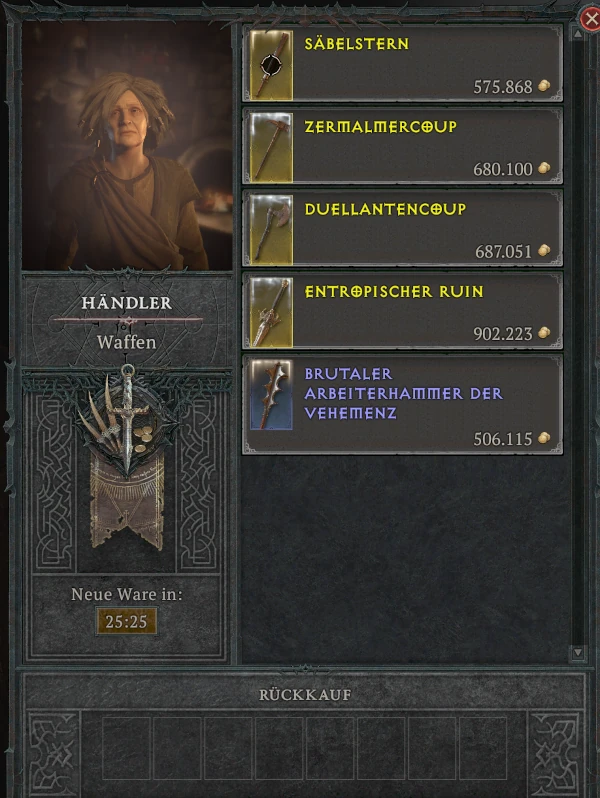Click the scrollbar down arrow

tap(577, 652)
